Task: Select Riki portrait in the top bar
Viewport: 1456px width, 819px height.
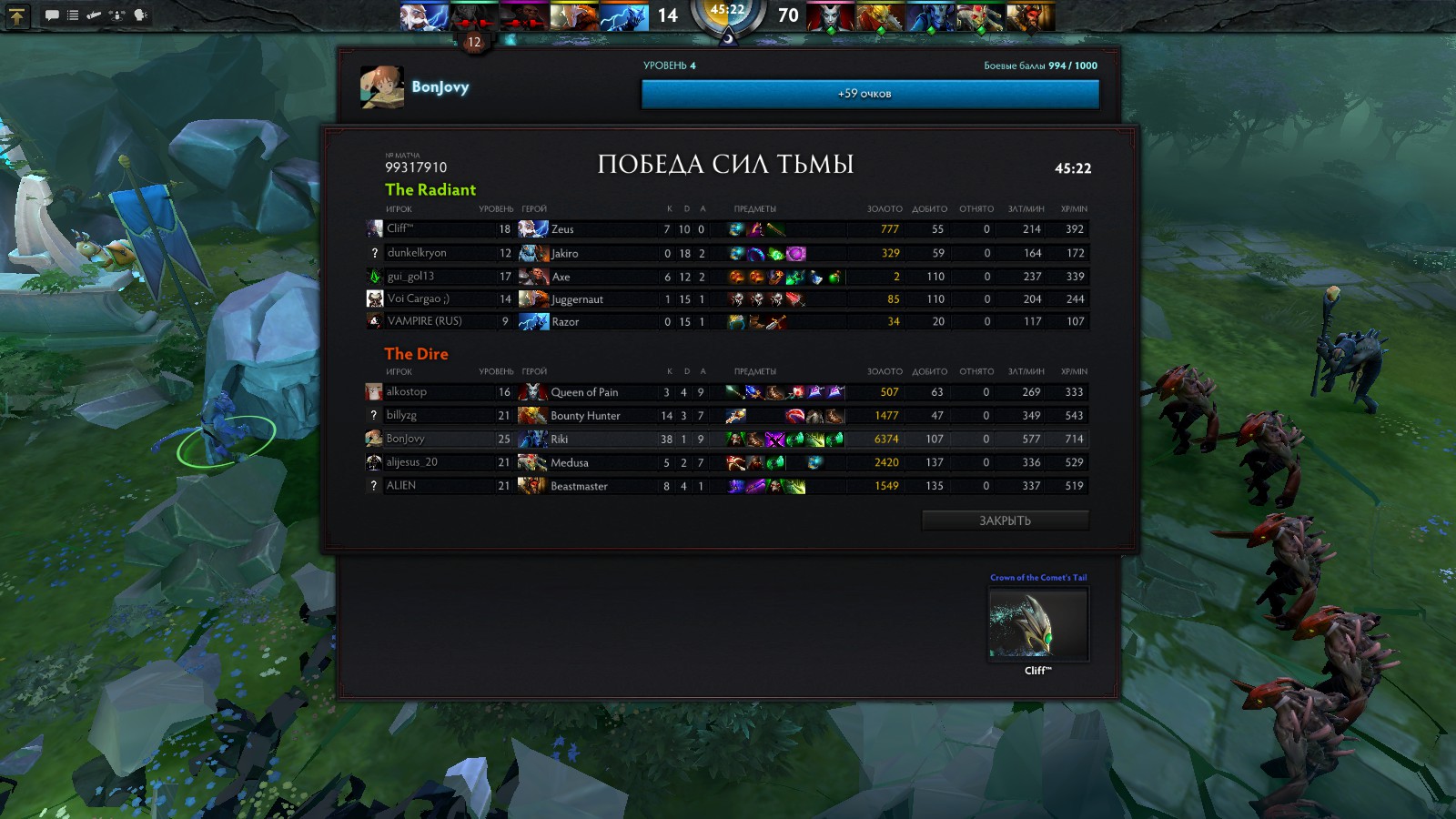Action: point(931,16)
